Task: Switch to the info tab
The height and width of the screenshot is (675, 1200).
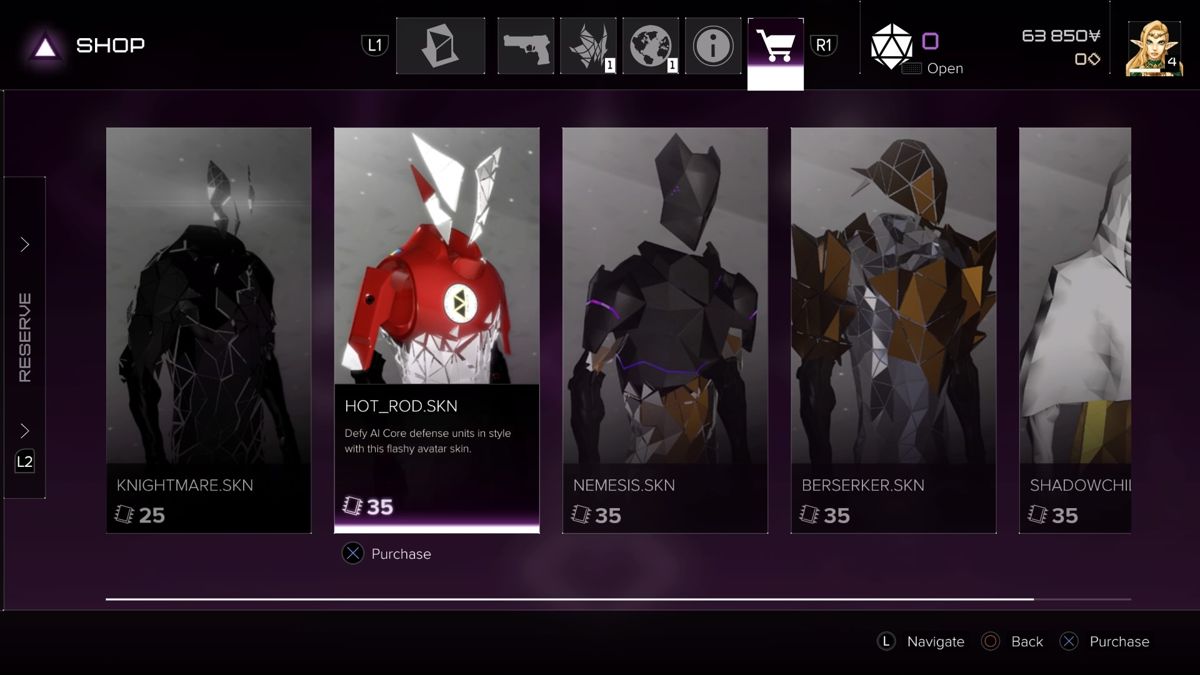Action: coord(713,46)
